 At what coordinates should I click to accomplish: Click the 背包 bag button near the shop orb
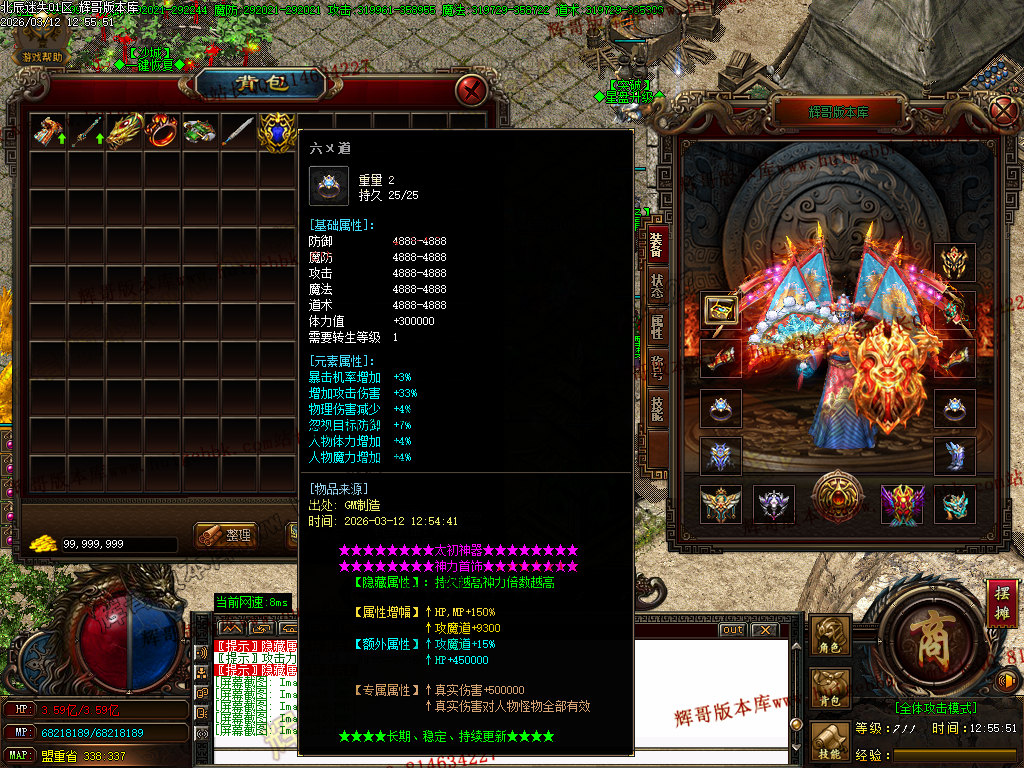click(x=831, y=688)
